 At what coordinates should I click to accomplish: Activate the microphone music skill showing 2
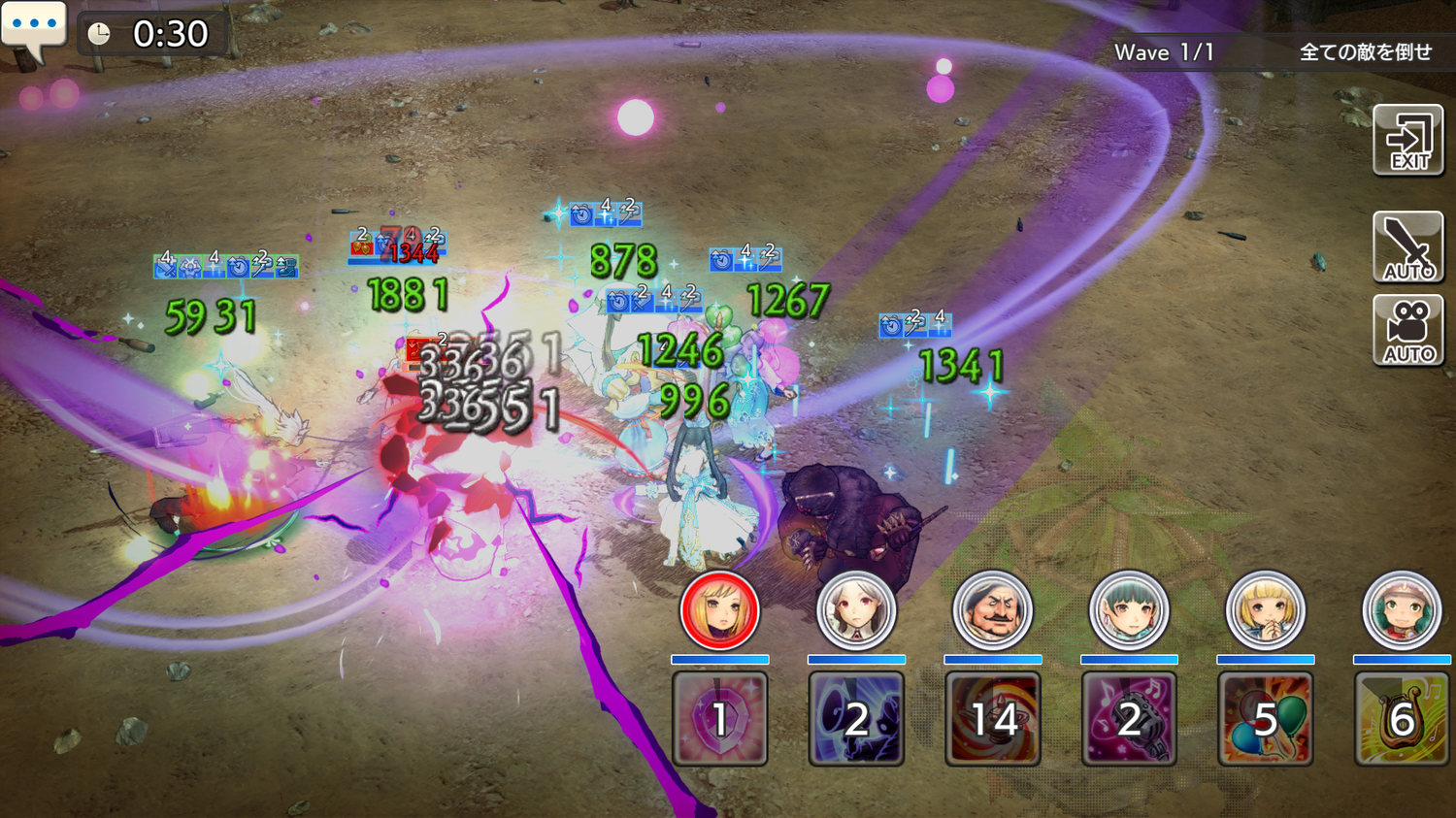1129,719
